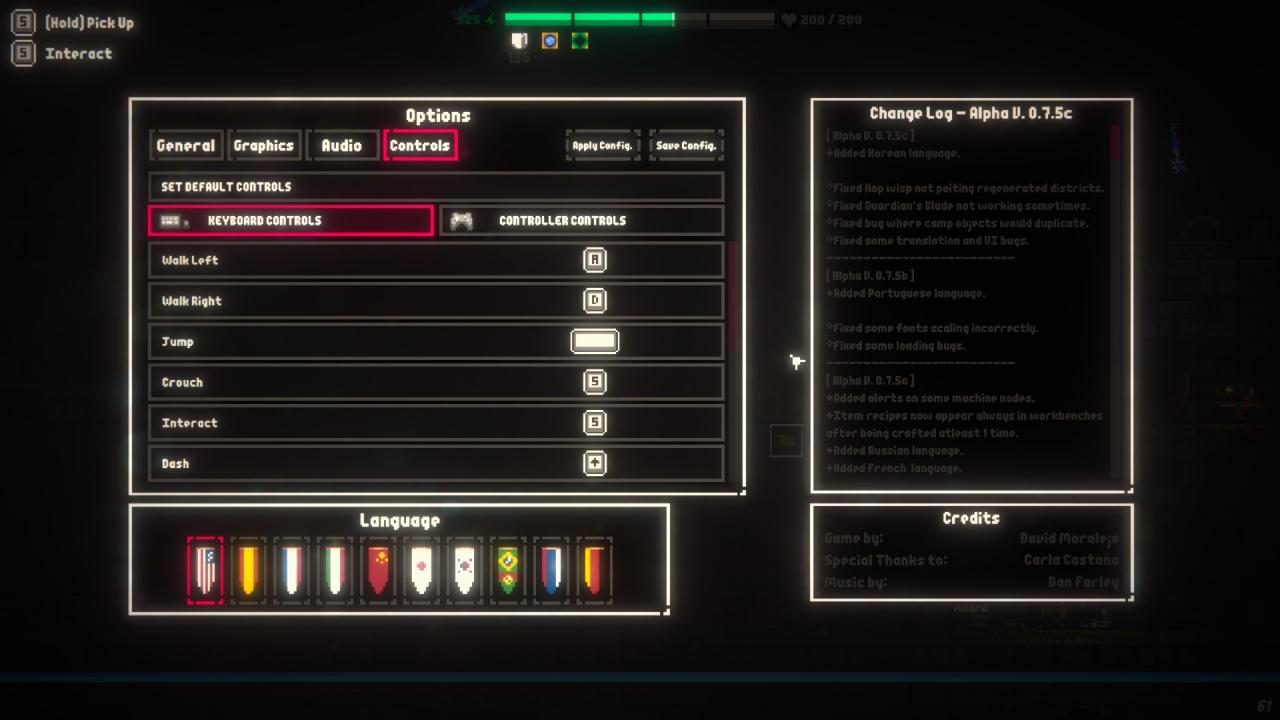
Task: Select the South Korean flag language
Action: click(464, 570)
